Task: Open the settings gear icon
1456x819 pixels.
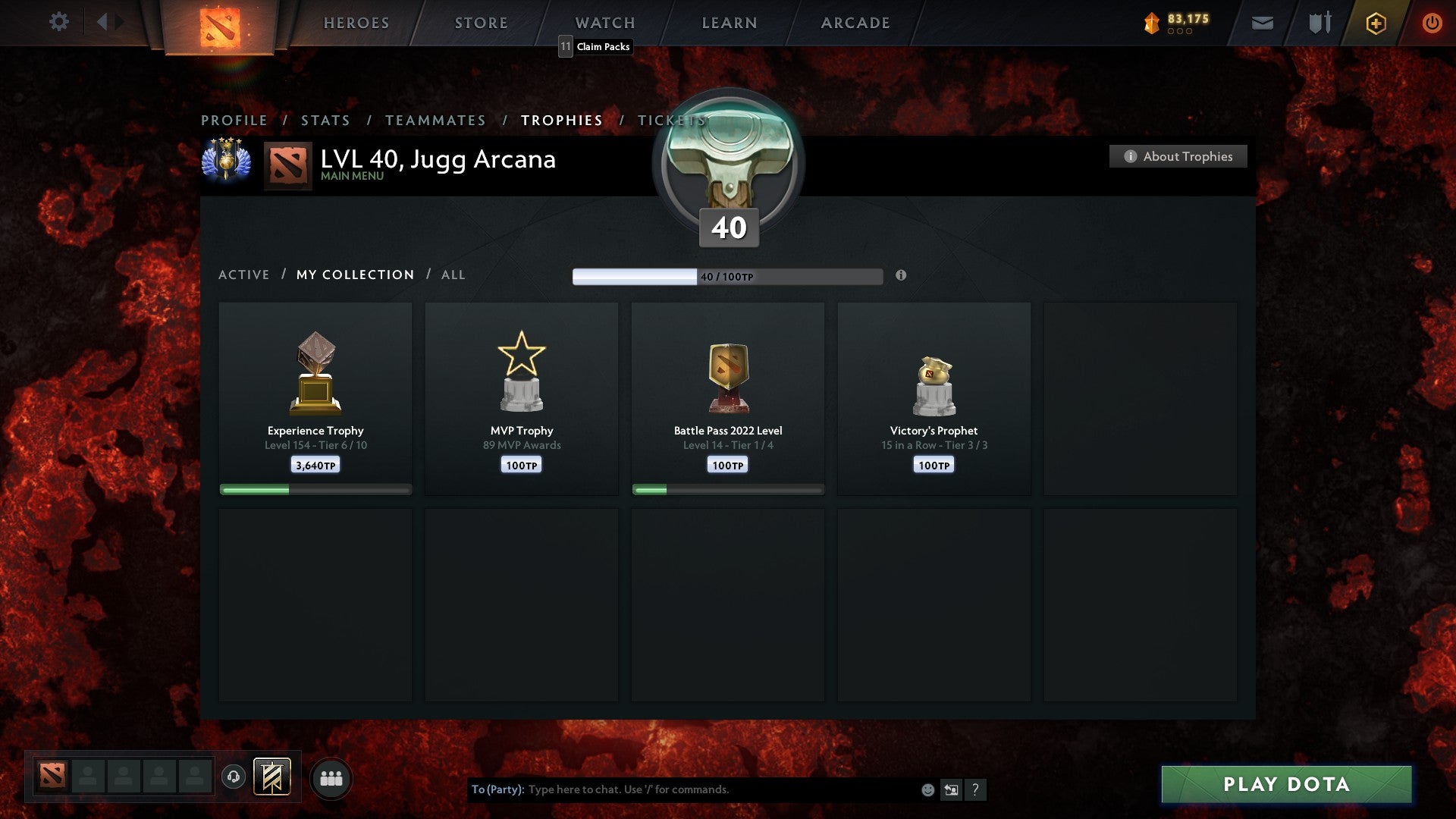Action: point(59,21)
